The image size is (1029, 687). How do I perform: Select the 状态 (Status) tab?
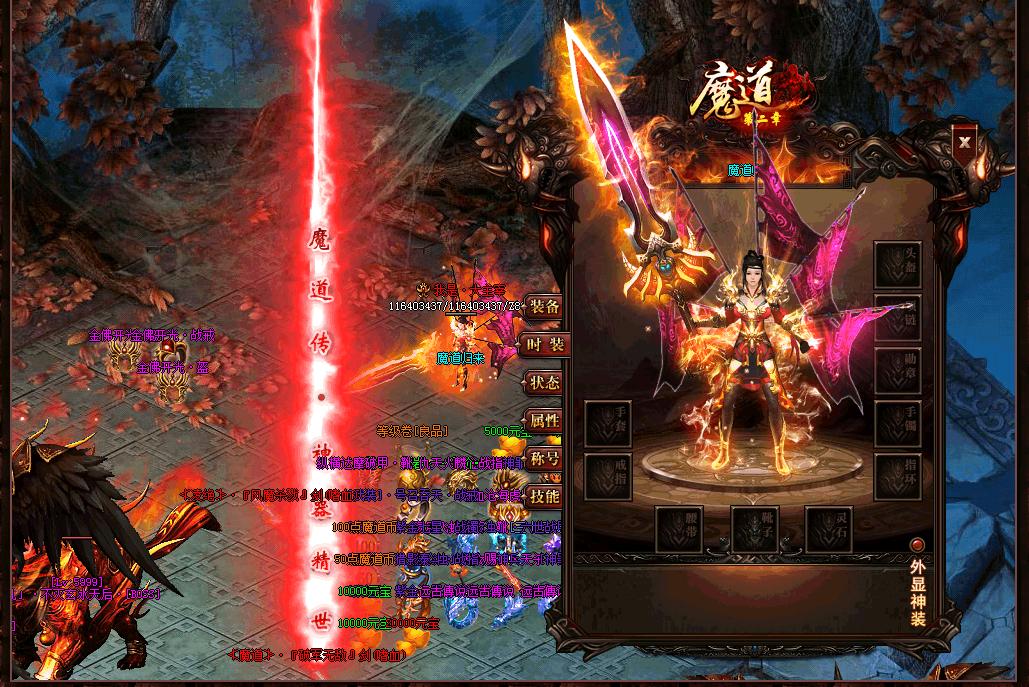tap(545, 383)
